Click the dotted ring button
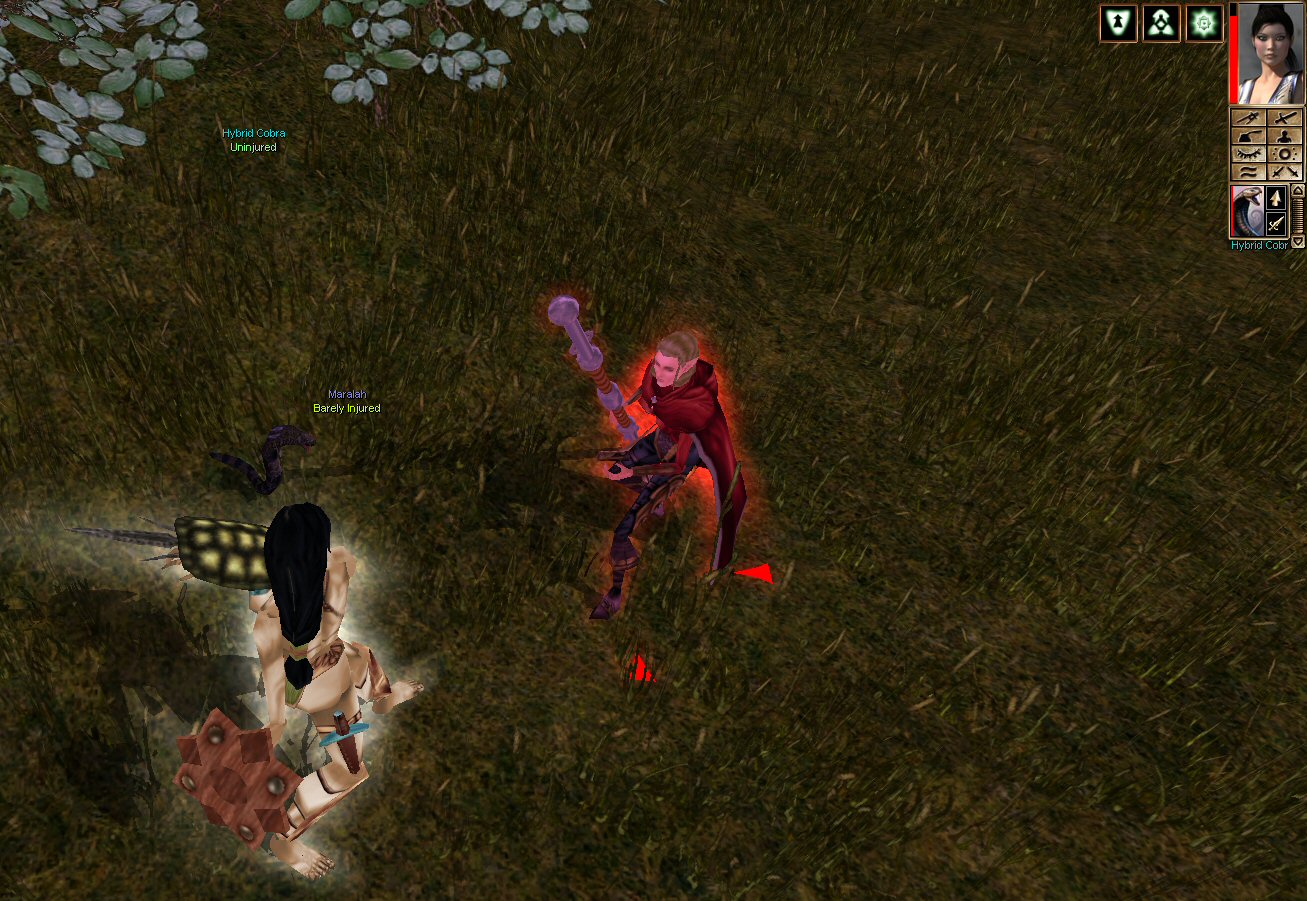The height and width of the screenshot is (901, 1307). [1285, 154]
